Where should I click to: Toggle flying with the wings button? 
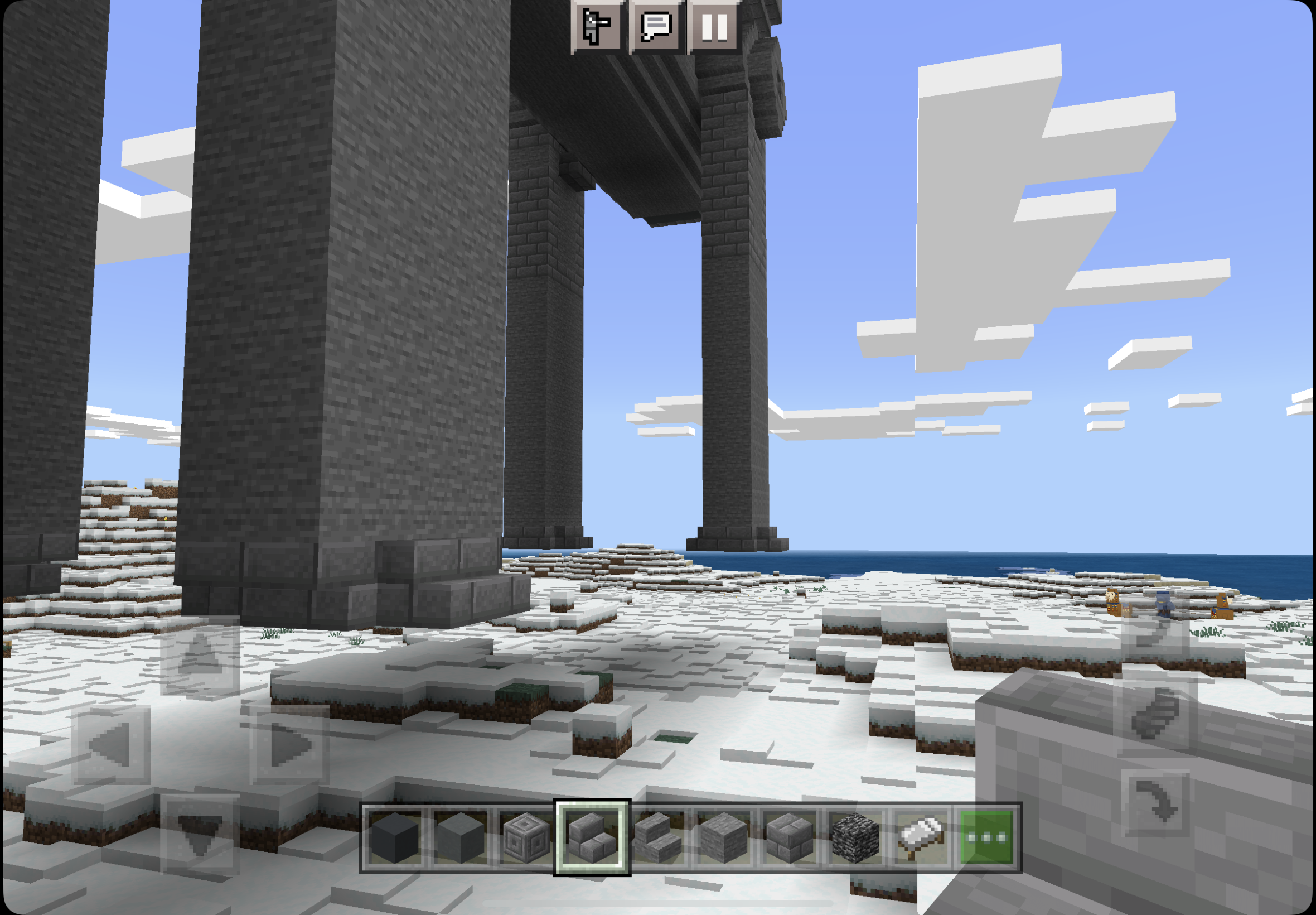pos(1154,715)
